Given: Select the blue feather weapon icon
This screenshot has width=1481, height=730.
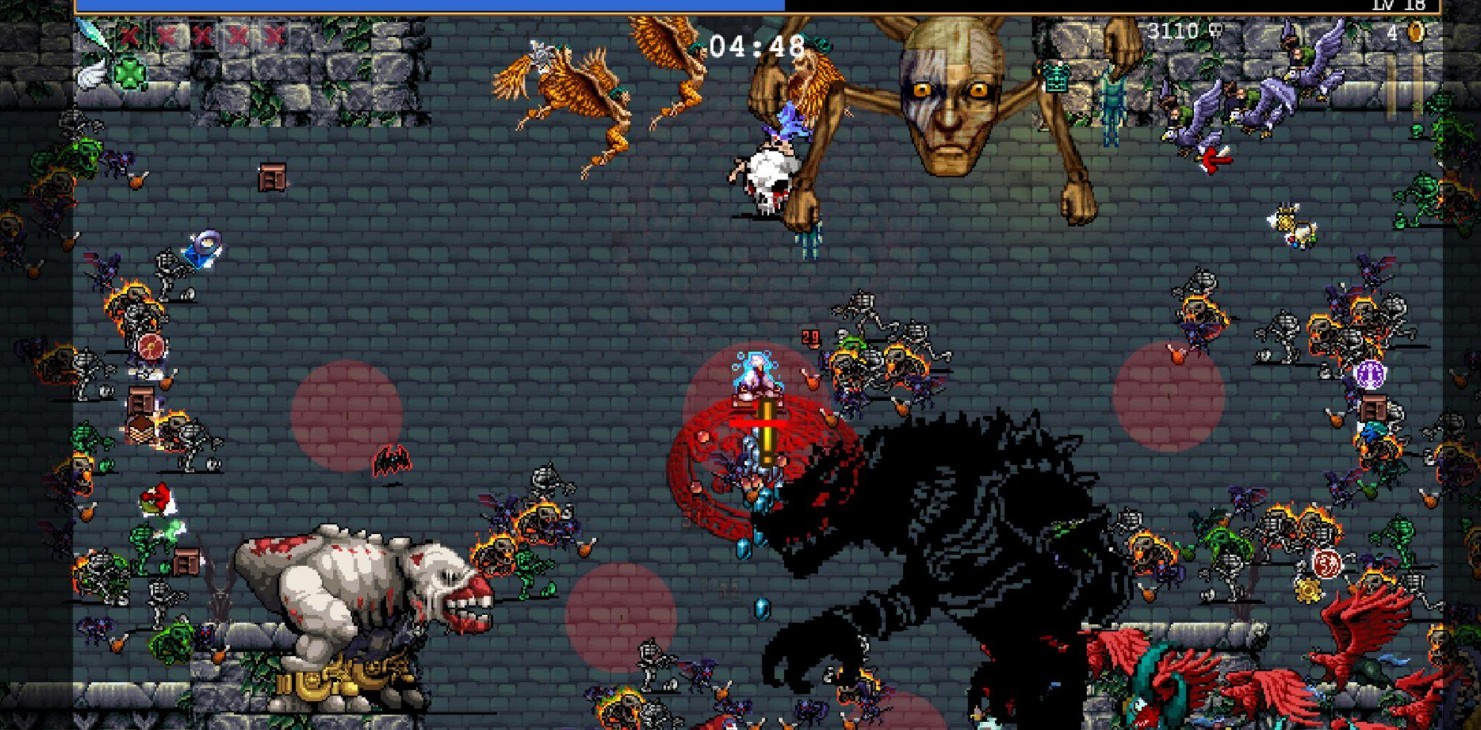Looking at the screenshot, I should [x=92, y=36].
